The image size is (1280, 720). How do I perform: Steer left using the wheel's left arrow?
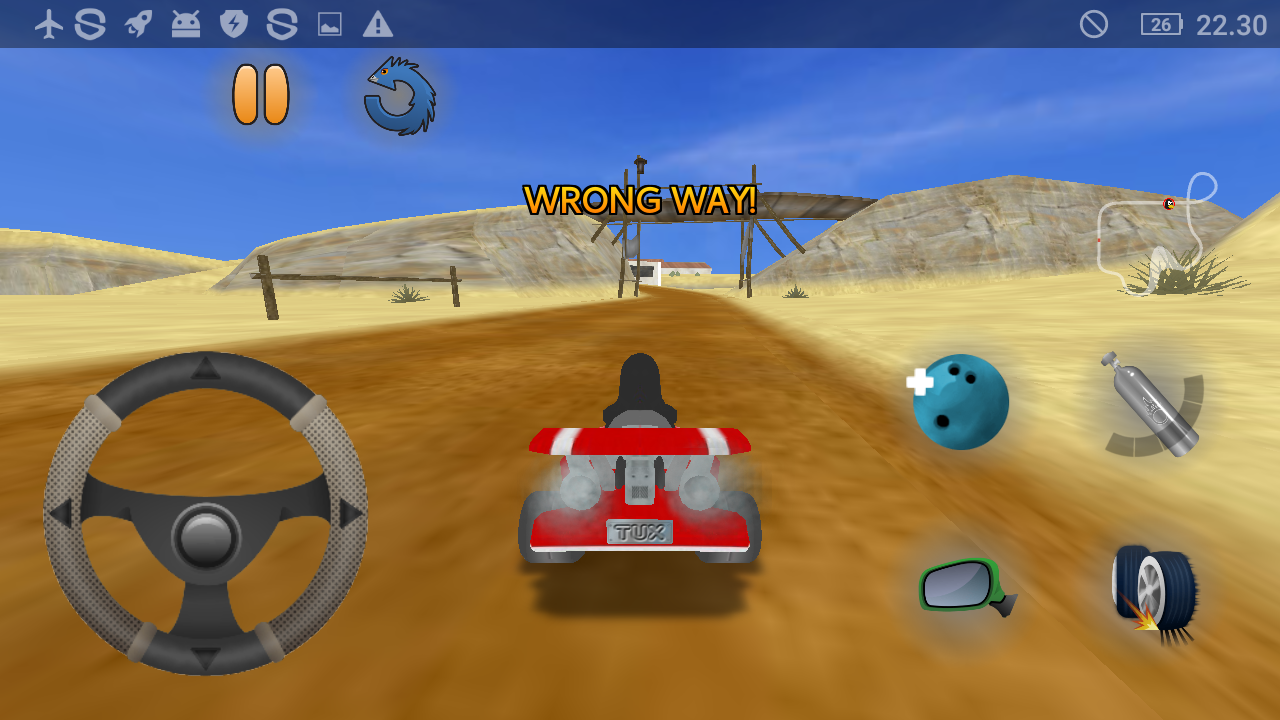[x=60, y=514]
